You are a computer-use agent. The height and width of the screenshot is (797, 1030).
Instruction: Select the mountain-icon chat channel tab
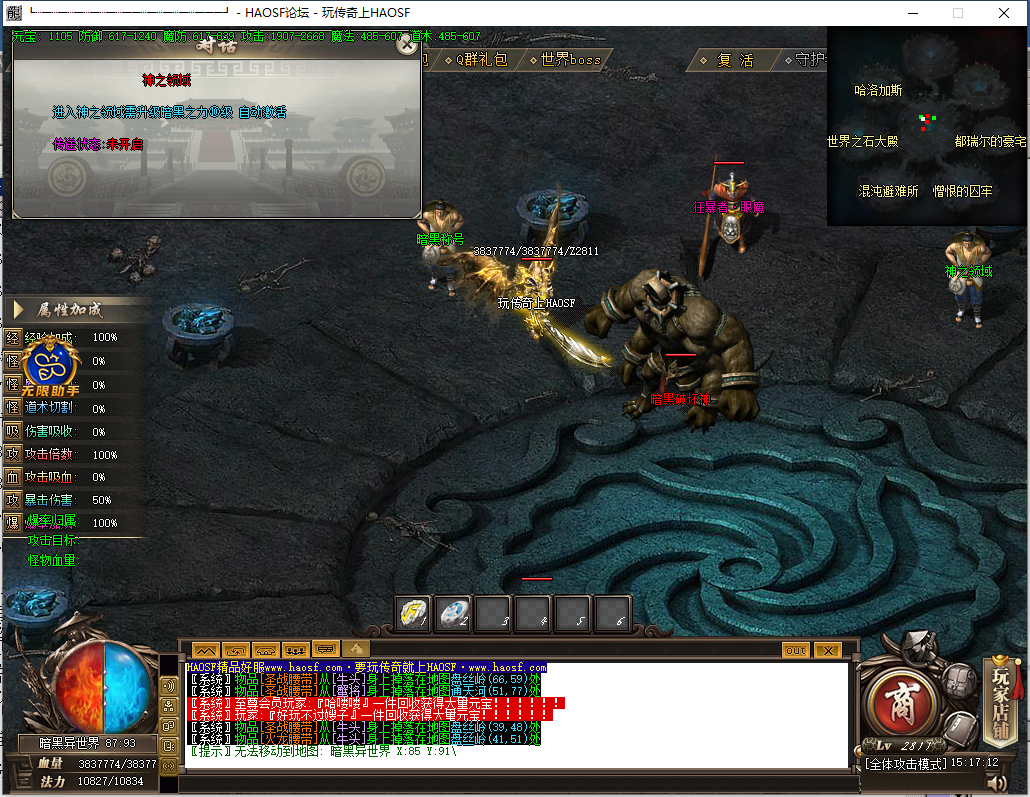click(x=205, y=650)
